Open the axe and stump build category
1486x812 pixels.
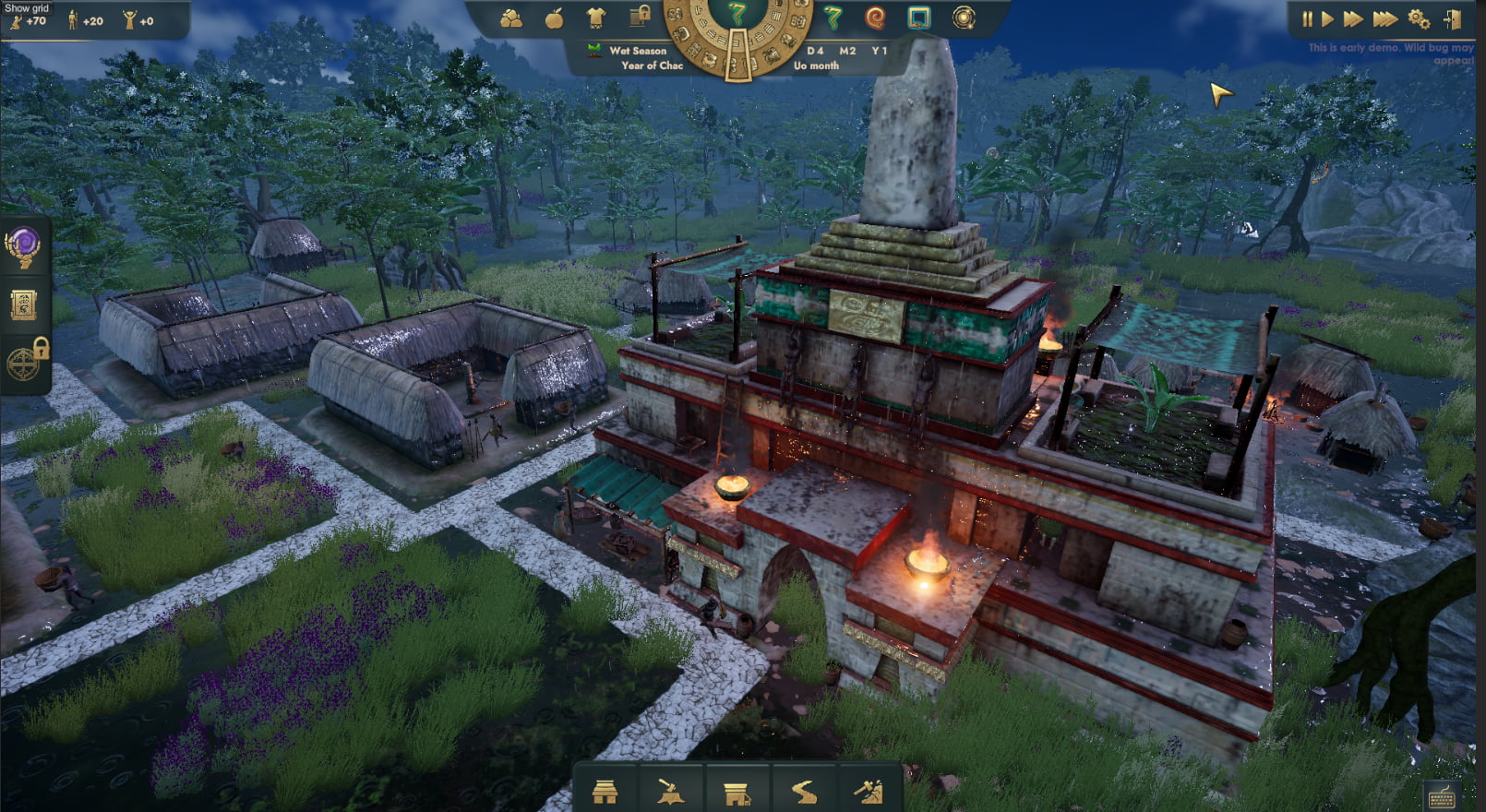671,792
